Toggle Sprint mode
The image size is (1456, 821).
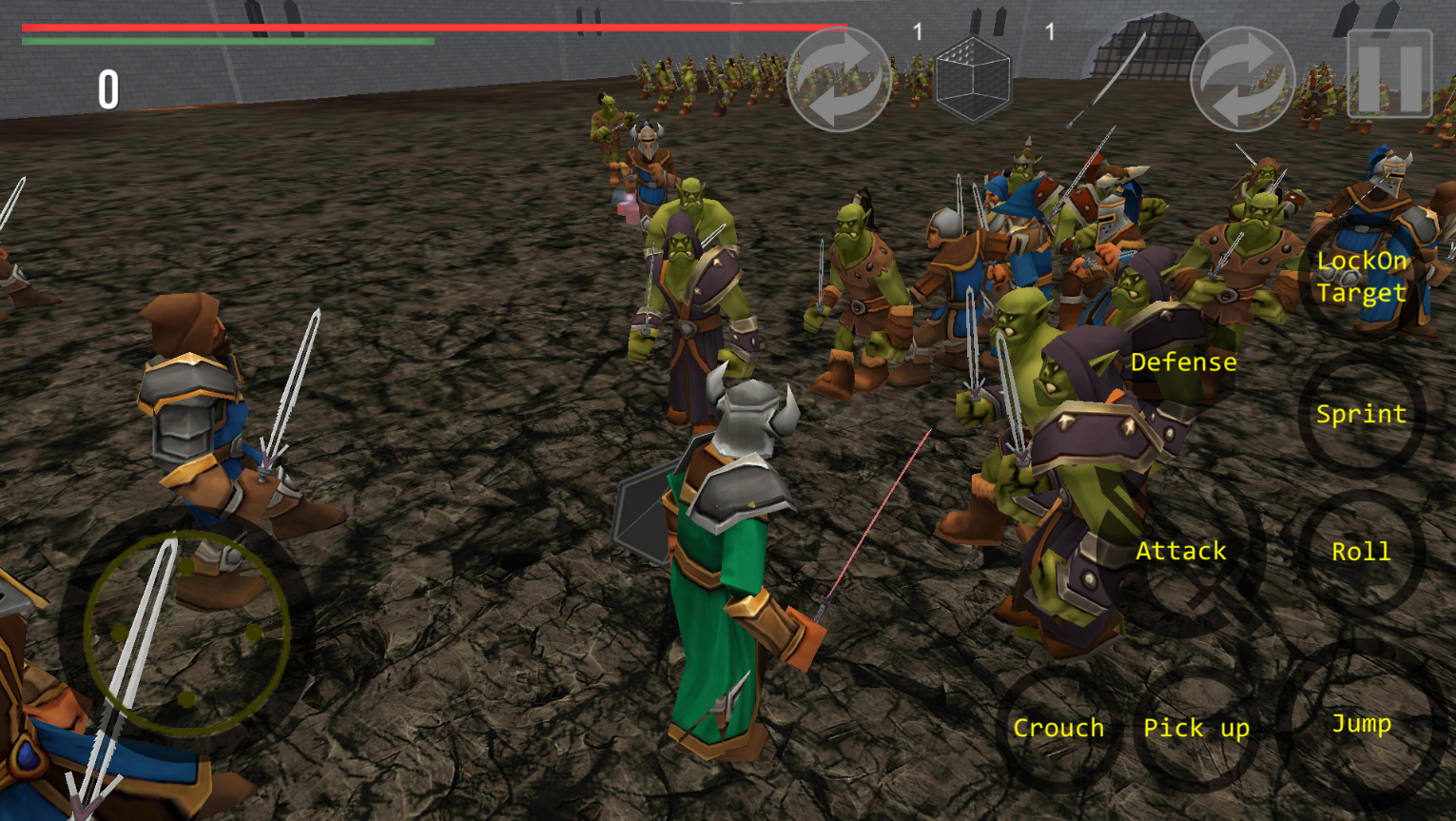[1362, 414]
